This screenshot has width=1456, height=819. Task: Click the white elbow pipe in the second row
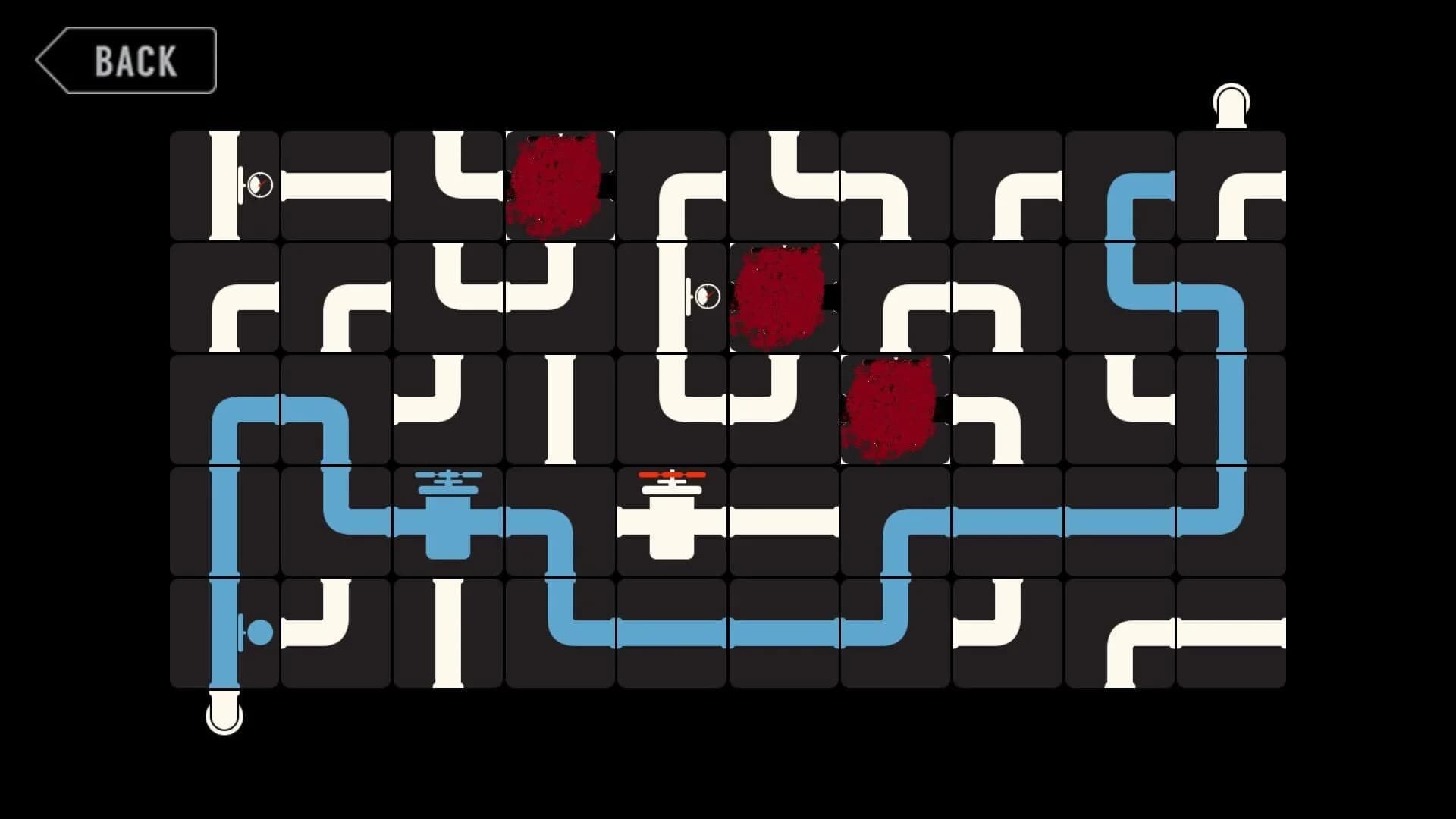coord(227,296)
